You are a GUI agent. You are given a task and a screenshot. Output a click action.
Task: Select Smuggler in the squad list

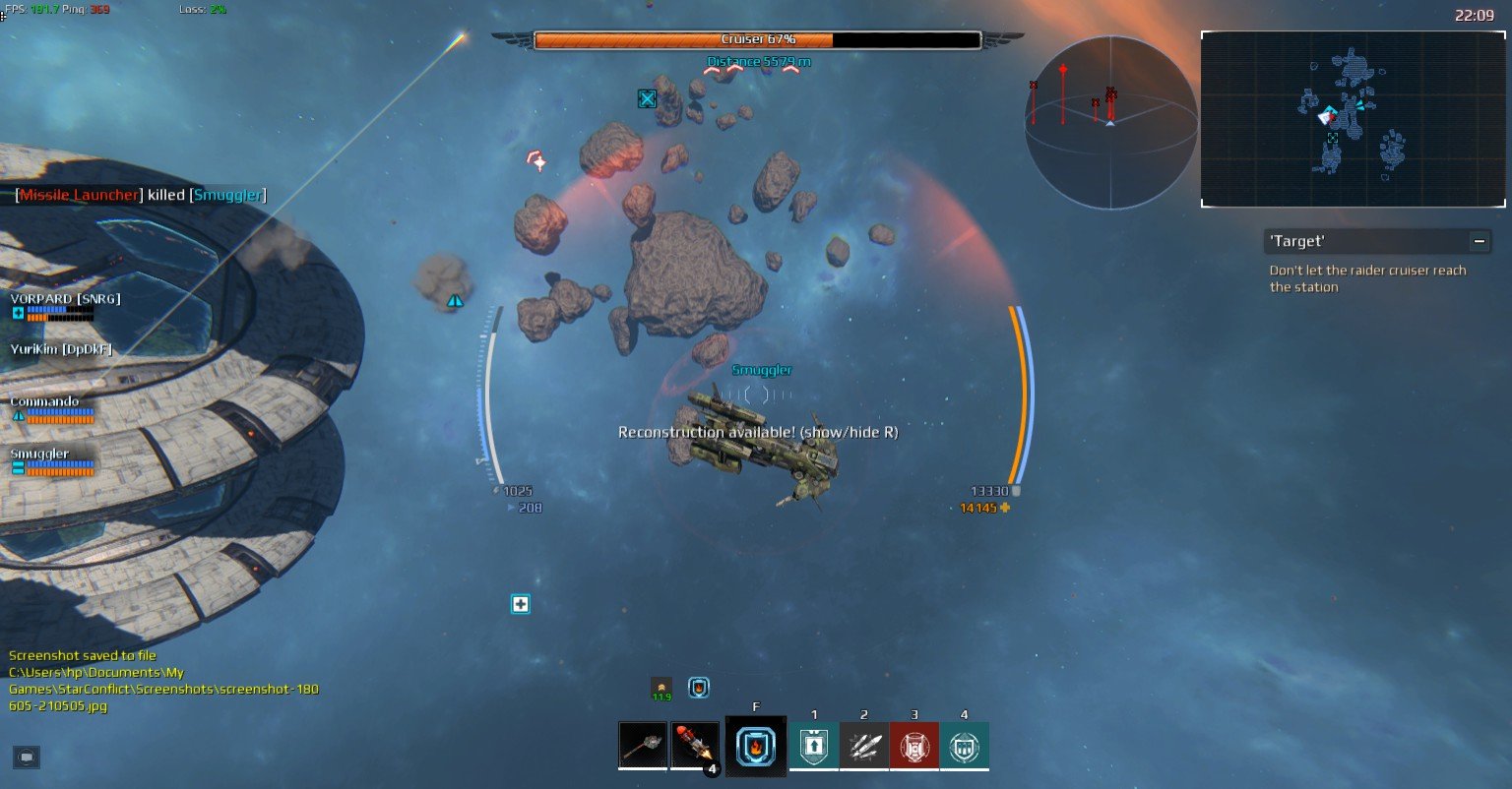tap(39, 454)
